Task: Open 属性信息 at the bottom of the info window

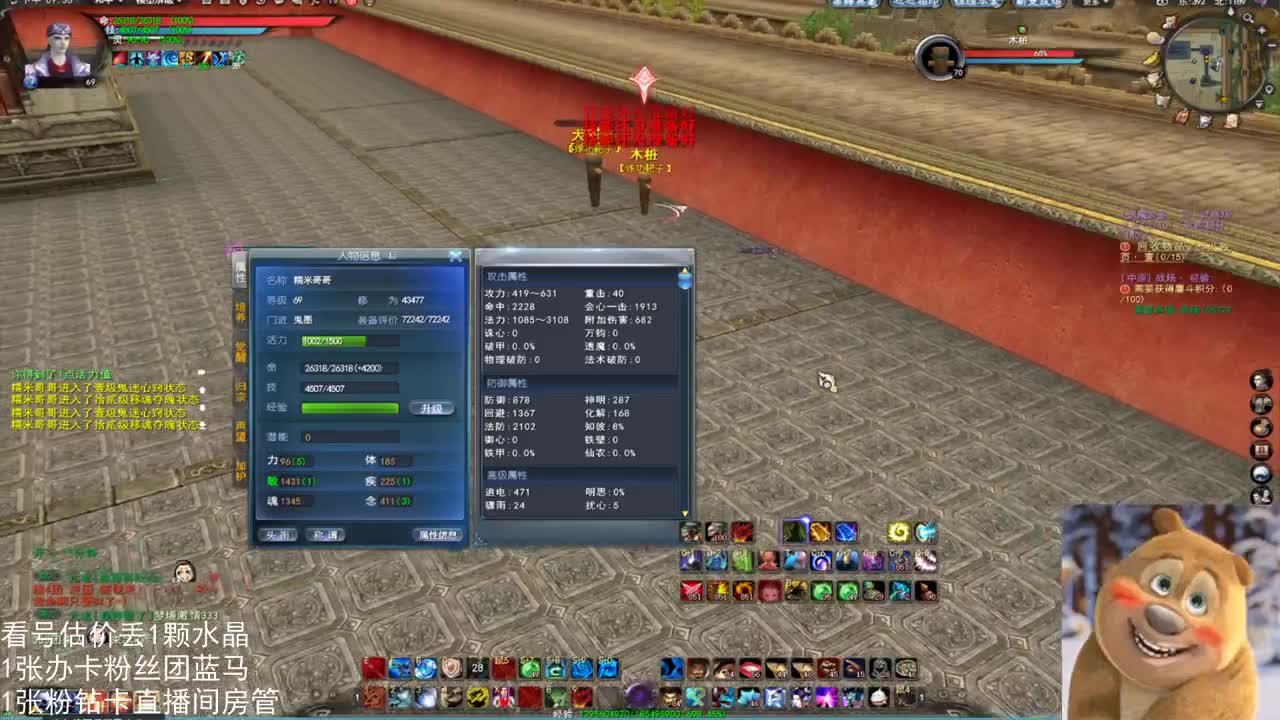Action: 438,534
